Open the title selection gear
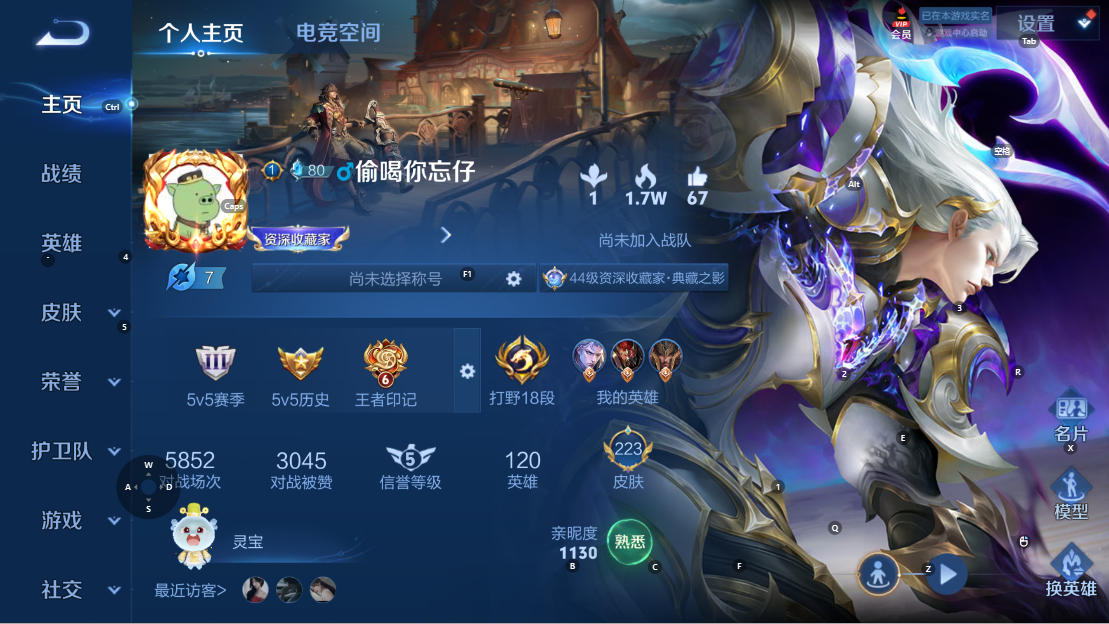 click(x=514, y=279)
